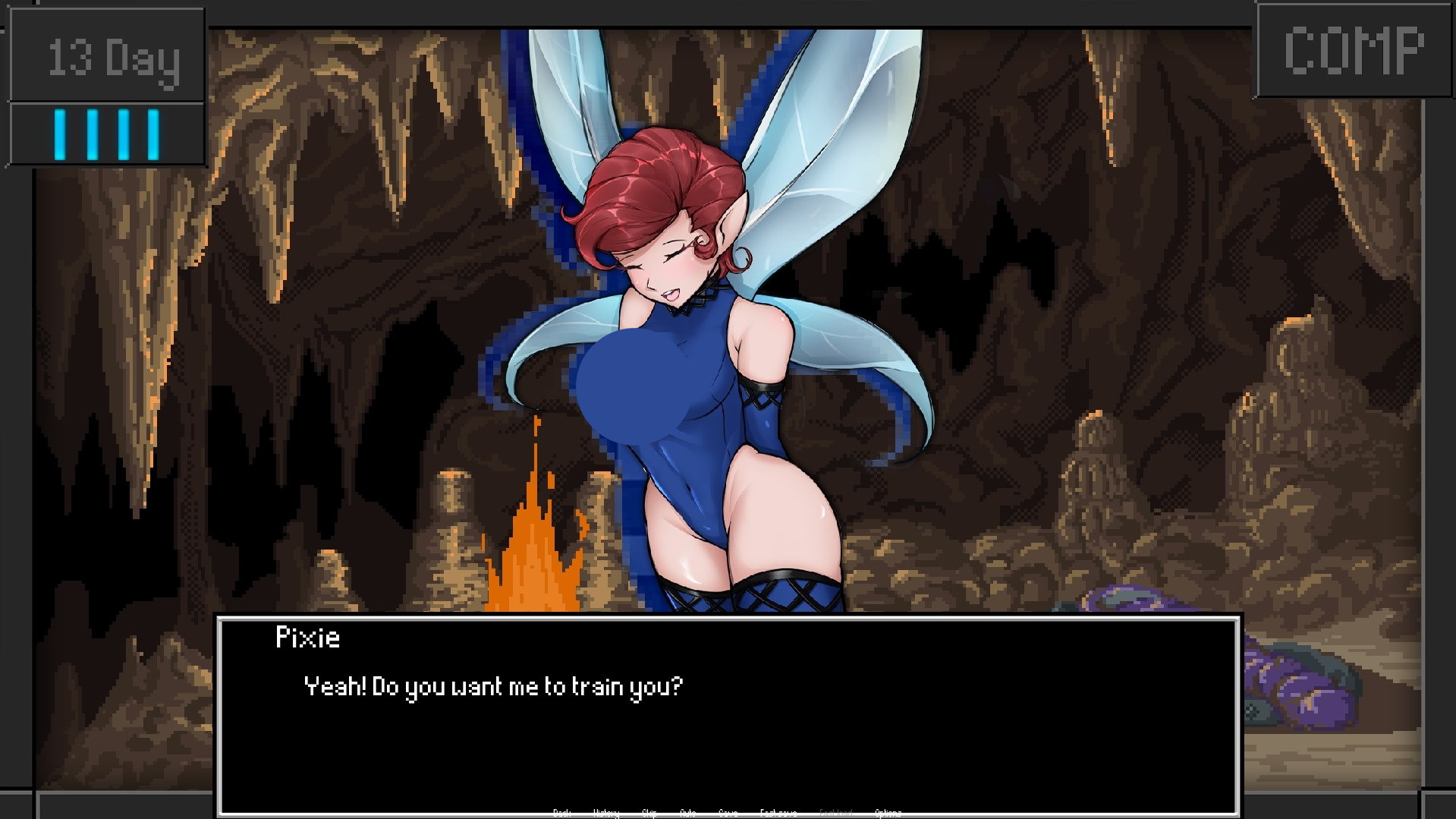Click "Save" to store progress
This screenshot has height=819, width=1456.
[729, 812]
